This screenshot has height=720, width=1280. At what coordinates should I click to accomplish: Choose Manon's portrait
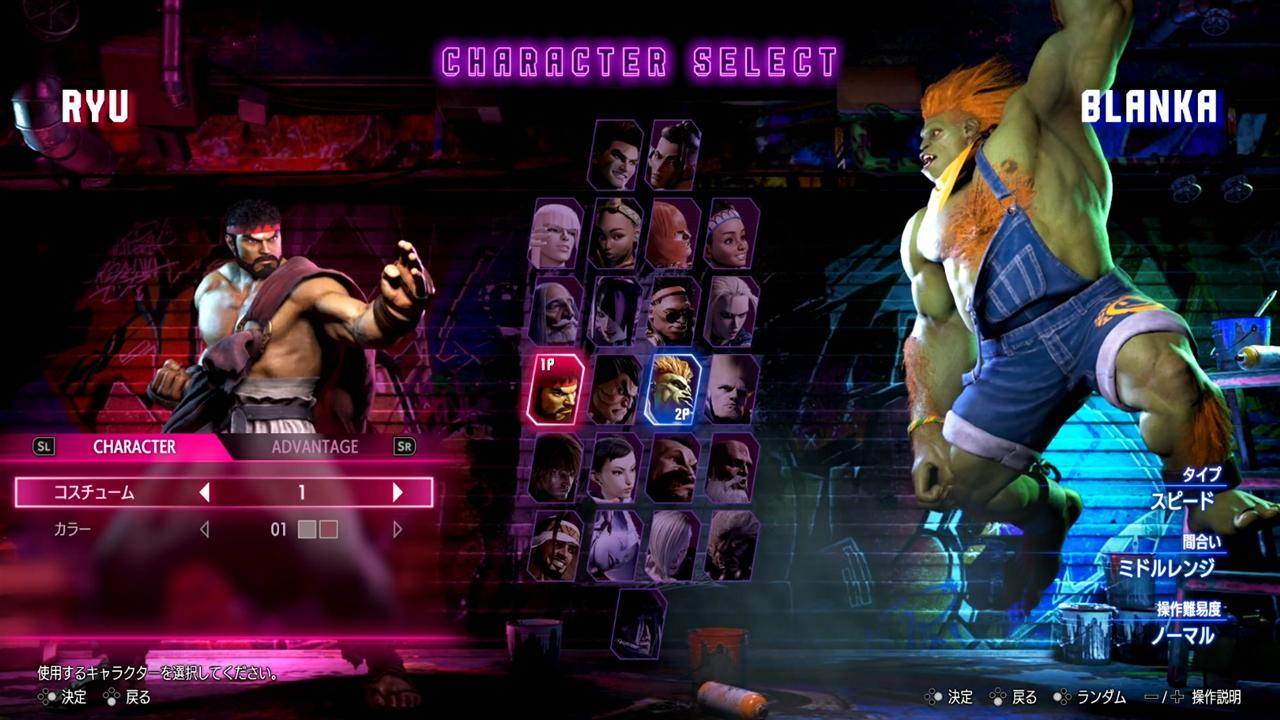click(556, 233)
